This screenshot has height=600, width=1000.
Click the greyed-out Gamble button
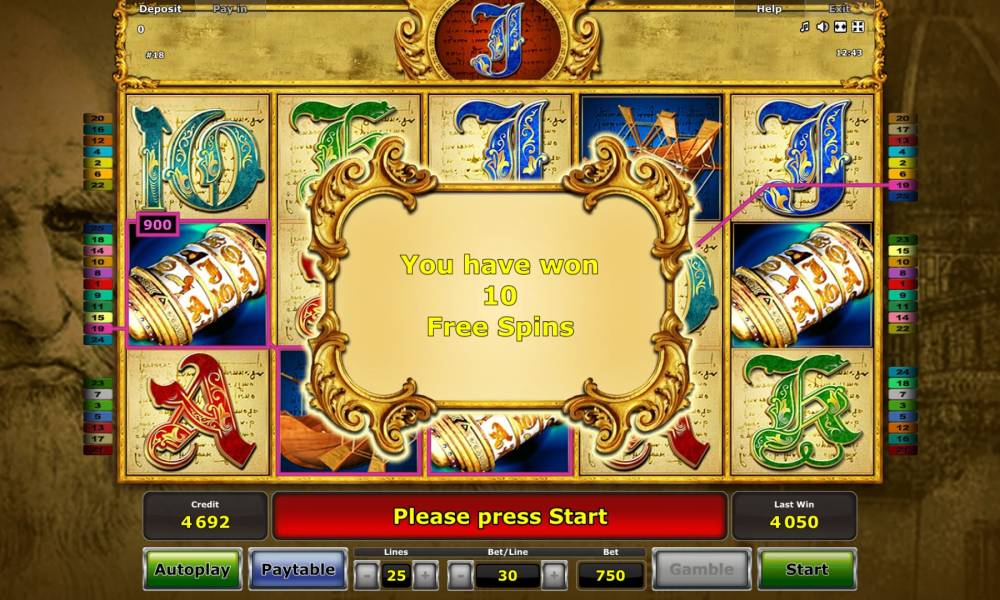coord(701,569)
